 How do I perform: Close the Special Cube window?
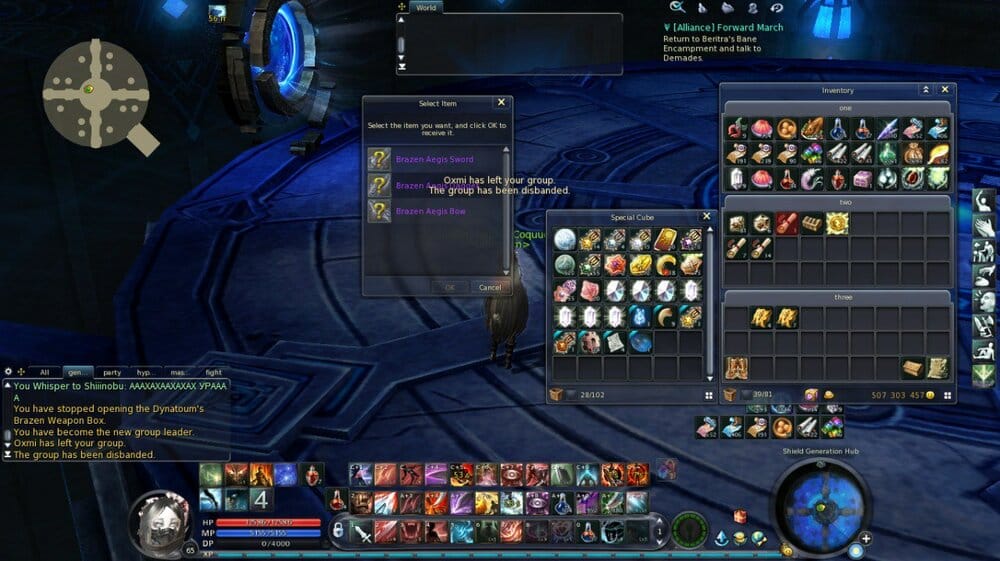click(x=707, y=216)
